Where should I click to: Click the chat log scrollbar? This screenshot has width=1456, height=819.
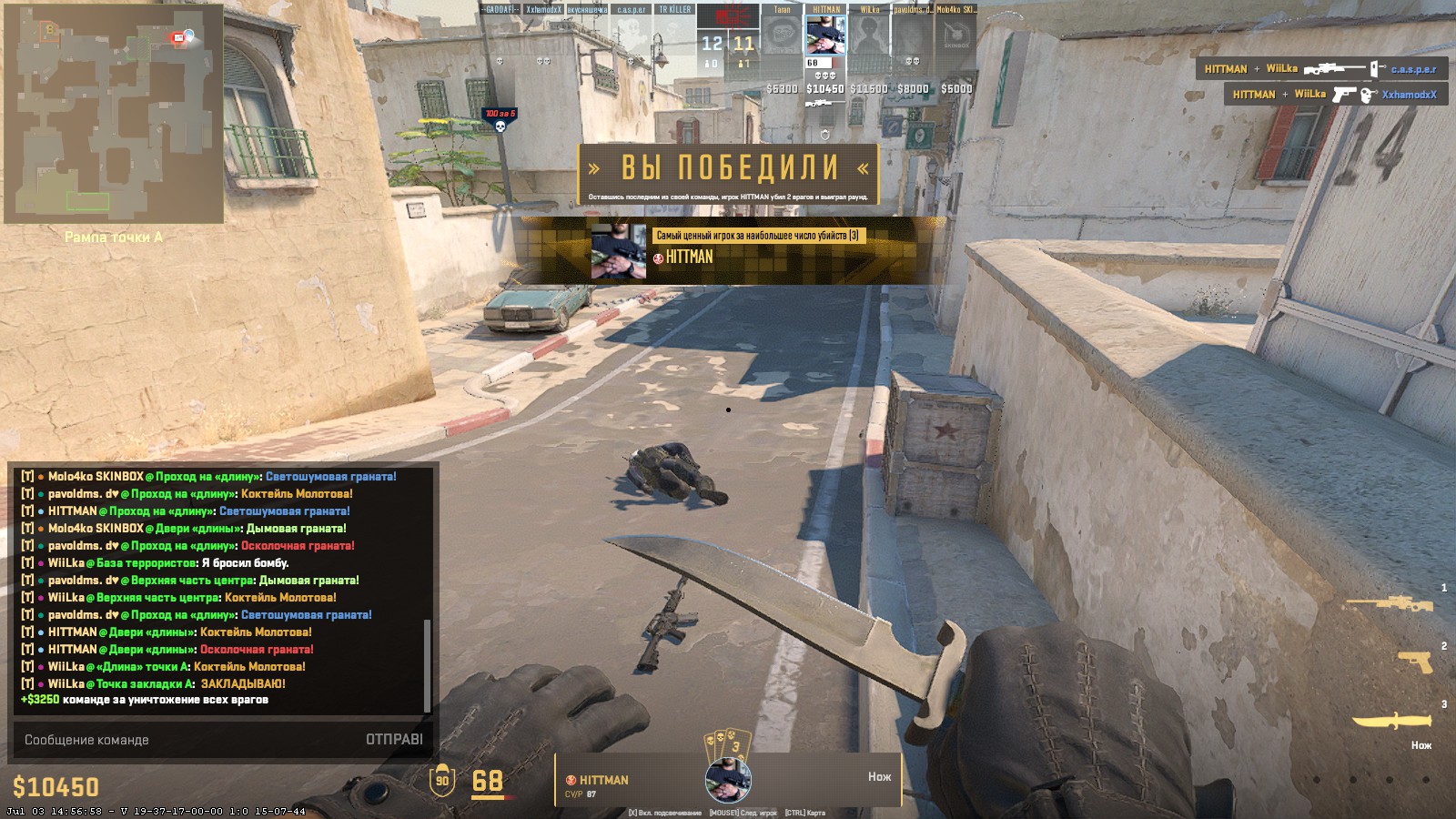[427, 664]
